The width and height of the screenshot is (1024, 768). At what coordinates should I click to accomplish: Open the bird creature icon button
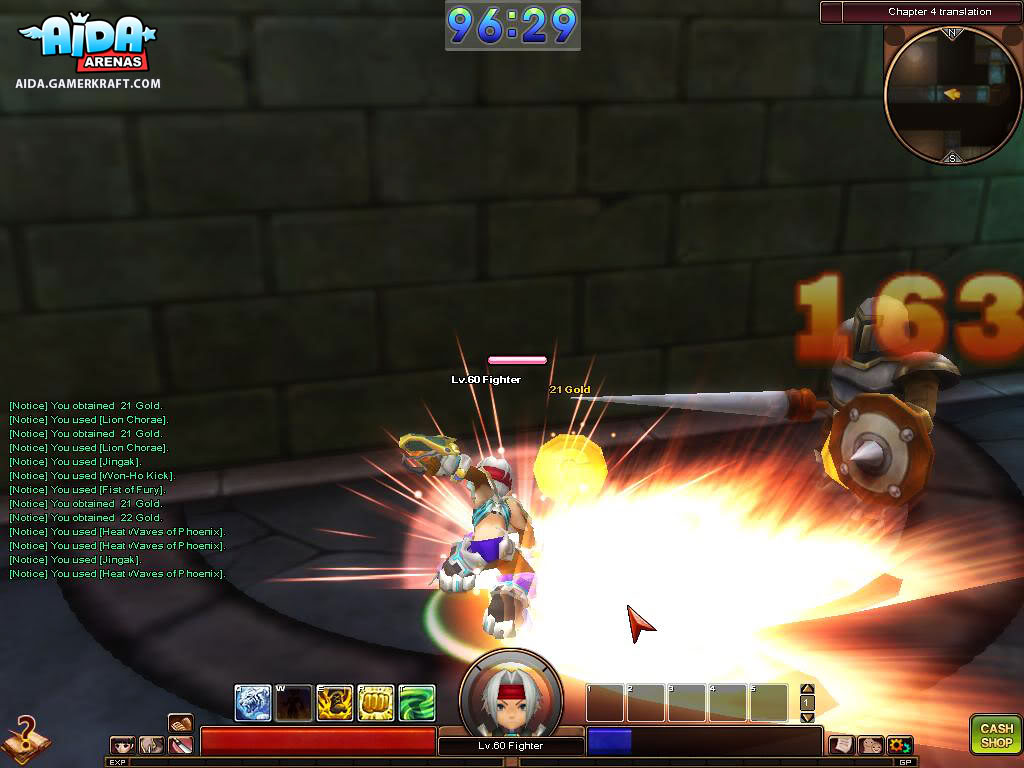point(152,745)
